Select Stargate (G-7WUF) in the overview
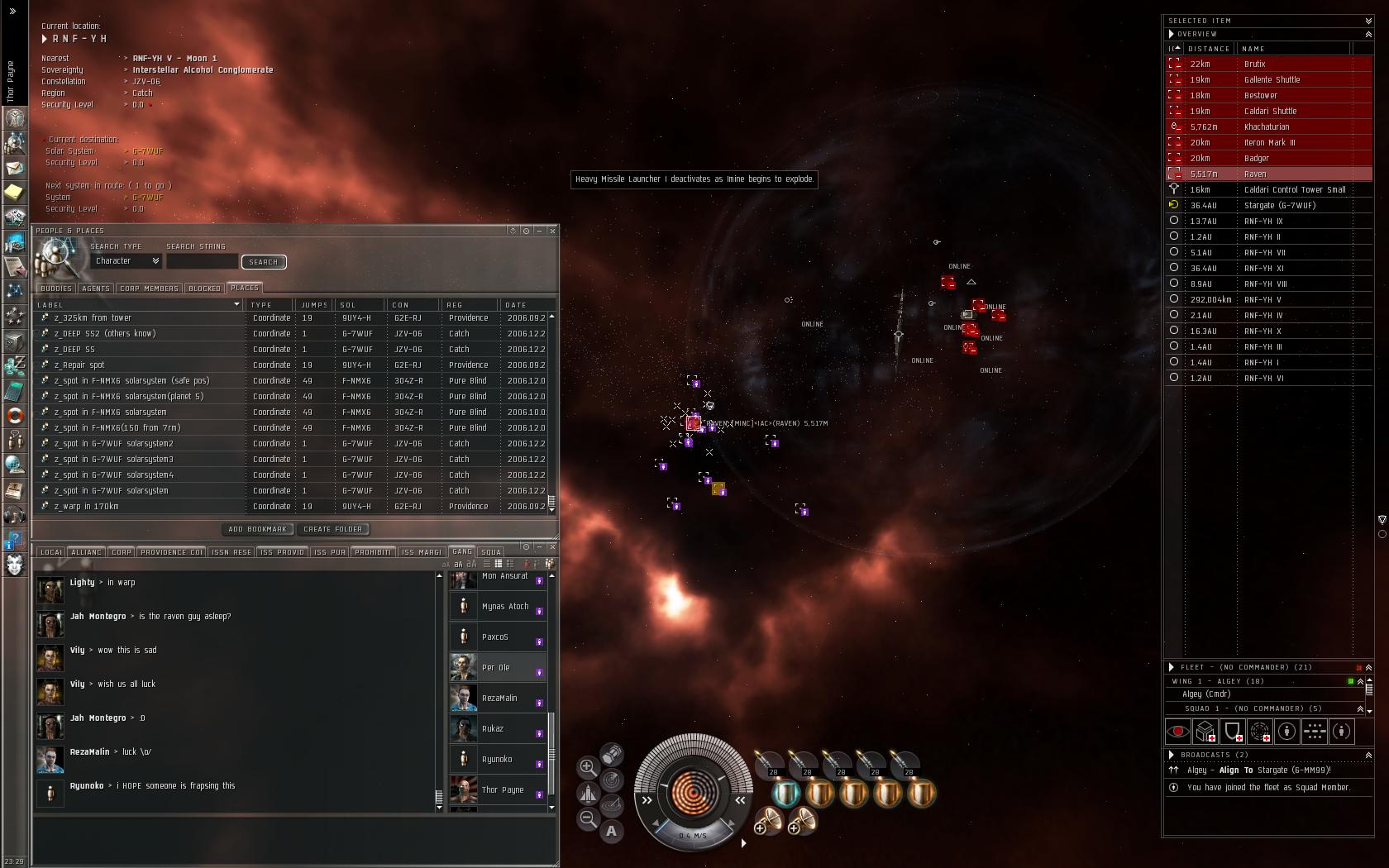This screenshot has width=1389, height=868. (1280, 206)
